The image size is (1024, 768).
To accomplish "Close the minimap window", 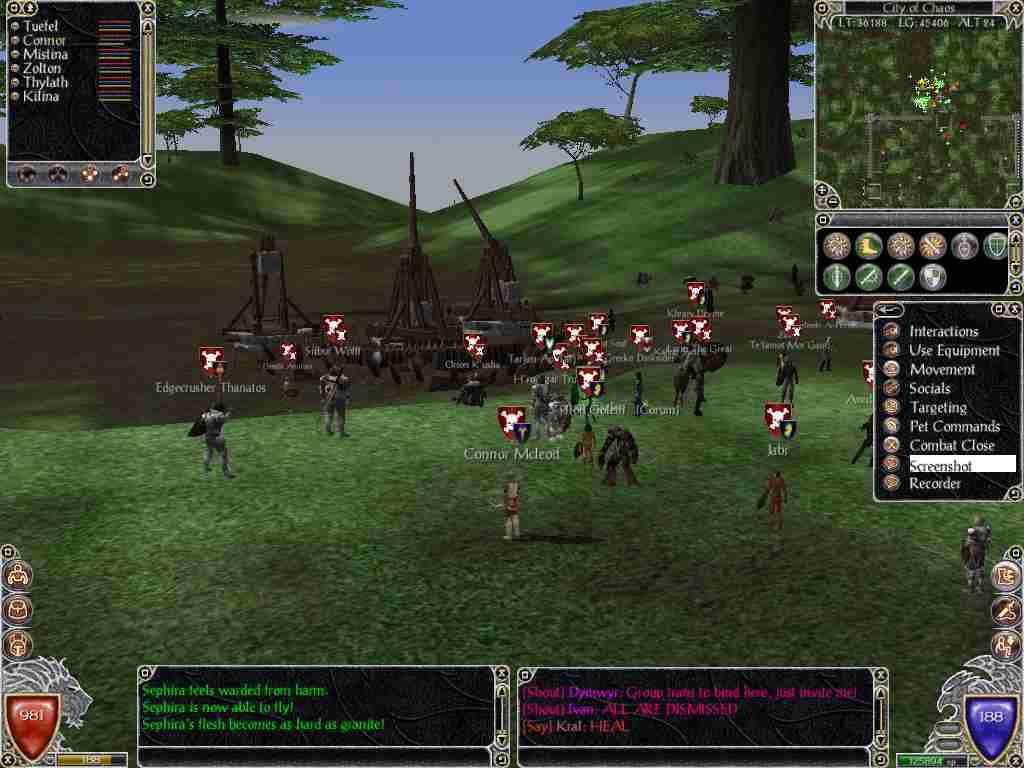I will tap(1016, 8).
